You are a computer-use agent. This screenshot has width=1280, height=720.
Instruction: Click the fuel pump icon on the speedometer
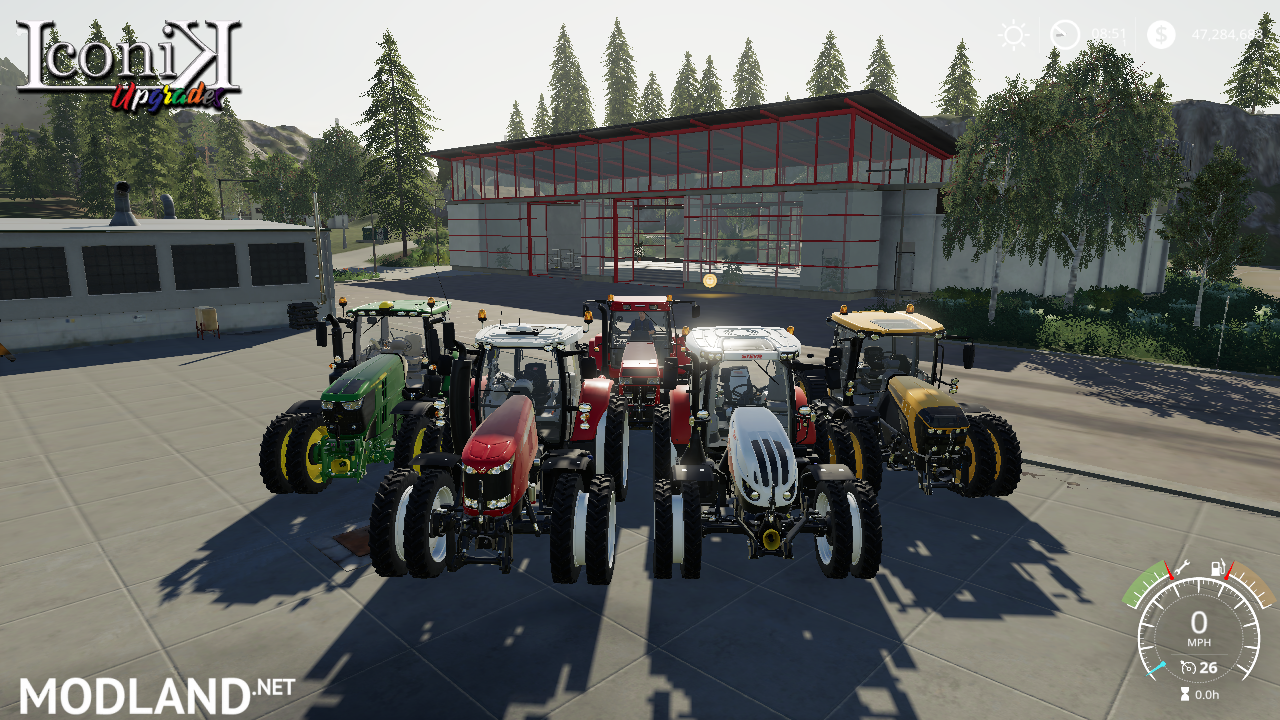1217,567
